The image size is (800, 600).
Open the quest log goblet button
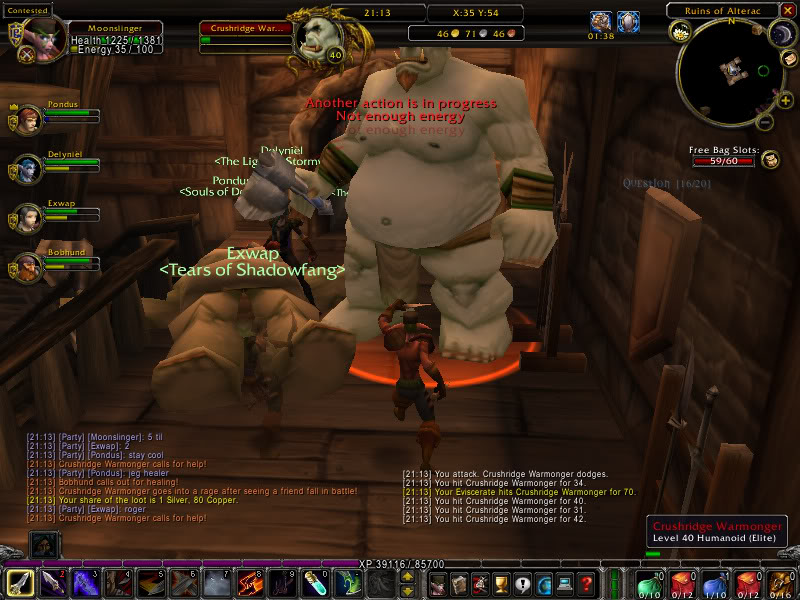click(x=501, y=583)
